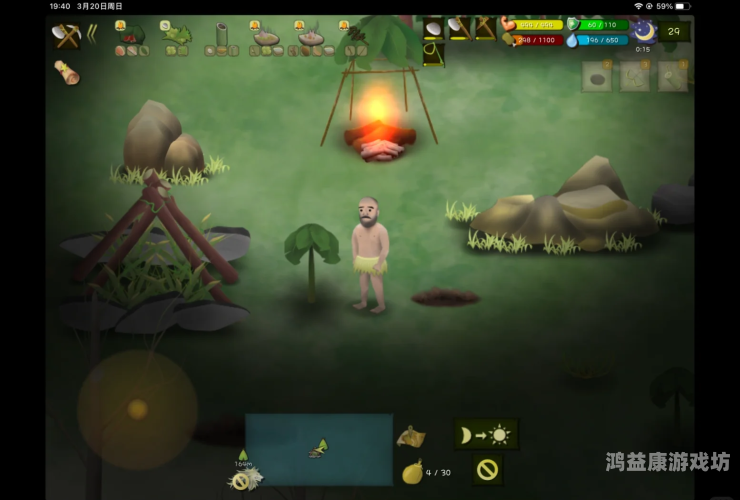The height and width of the screenshot is (500, 740).
Task: Open the day counter showing 29
Action: [674, 32]
